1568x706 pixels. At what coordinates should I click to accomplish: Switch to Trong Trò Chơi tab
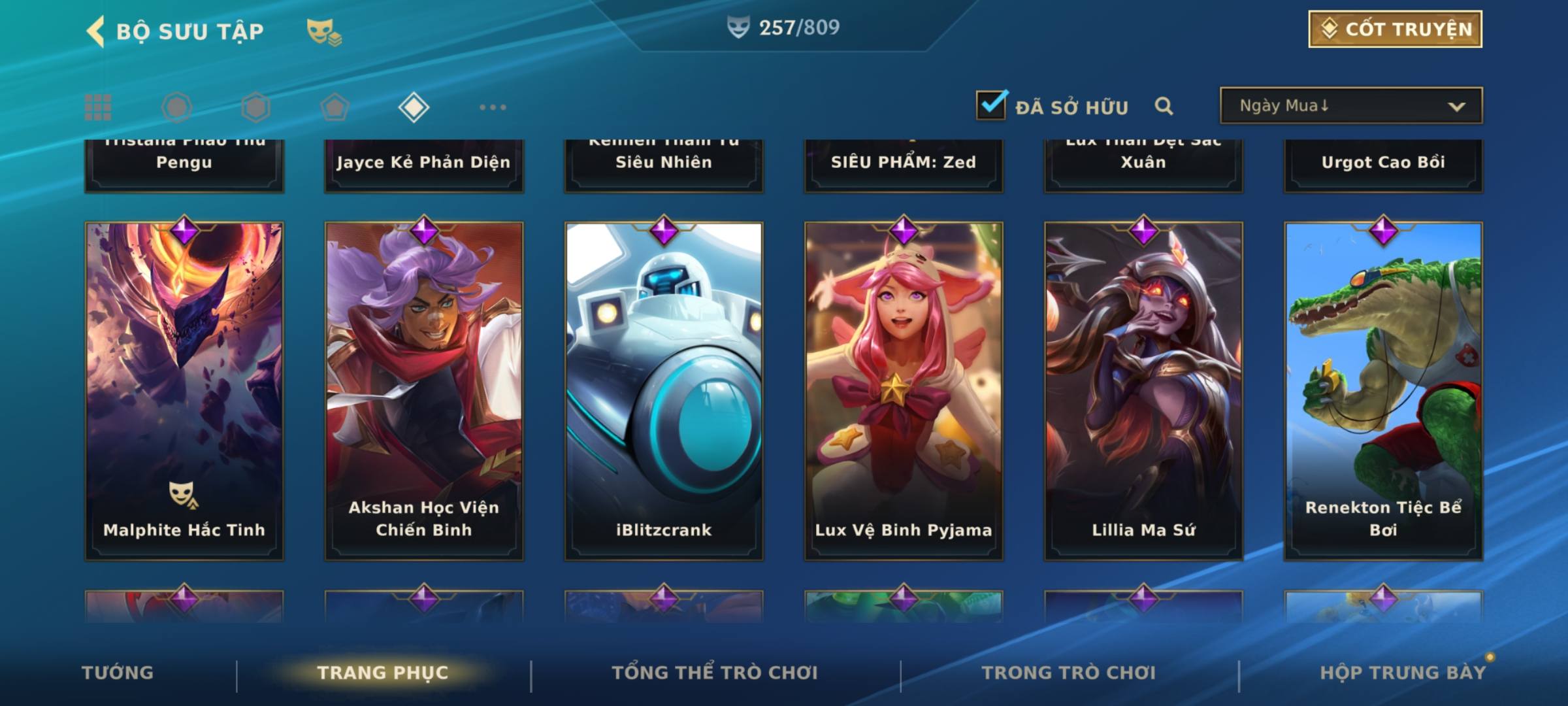[1069, 673]
